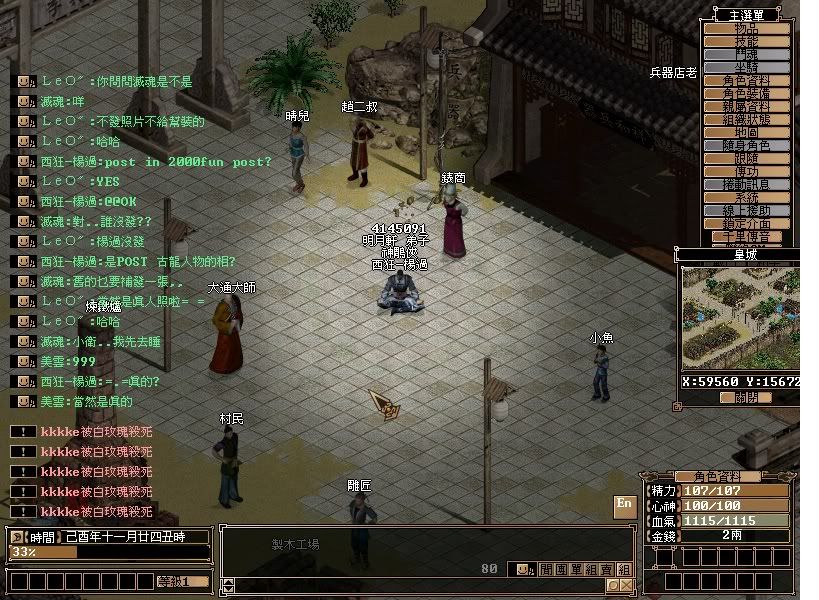Open the 地圖 map entry
Image resolution: width=819 pixels, height=600 pixels.
click(x=747, y=133)
